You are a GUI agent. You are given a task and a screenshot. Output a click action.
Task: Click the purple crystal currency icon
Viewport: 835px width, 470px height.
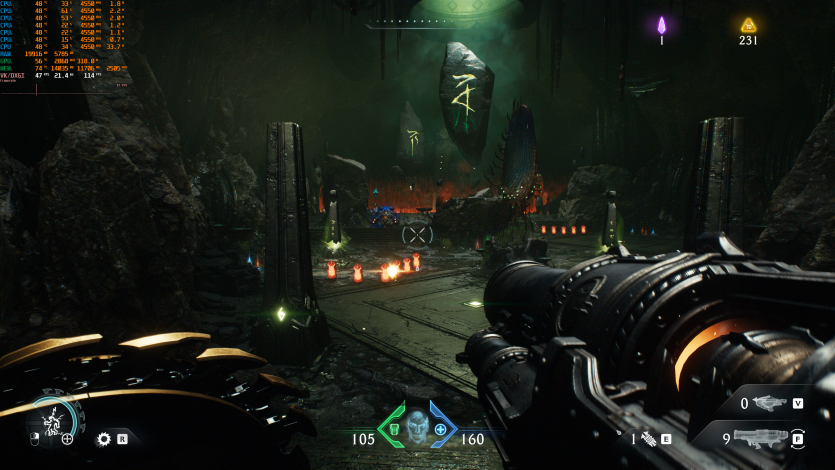[661, 25]
